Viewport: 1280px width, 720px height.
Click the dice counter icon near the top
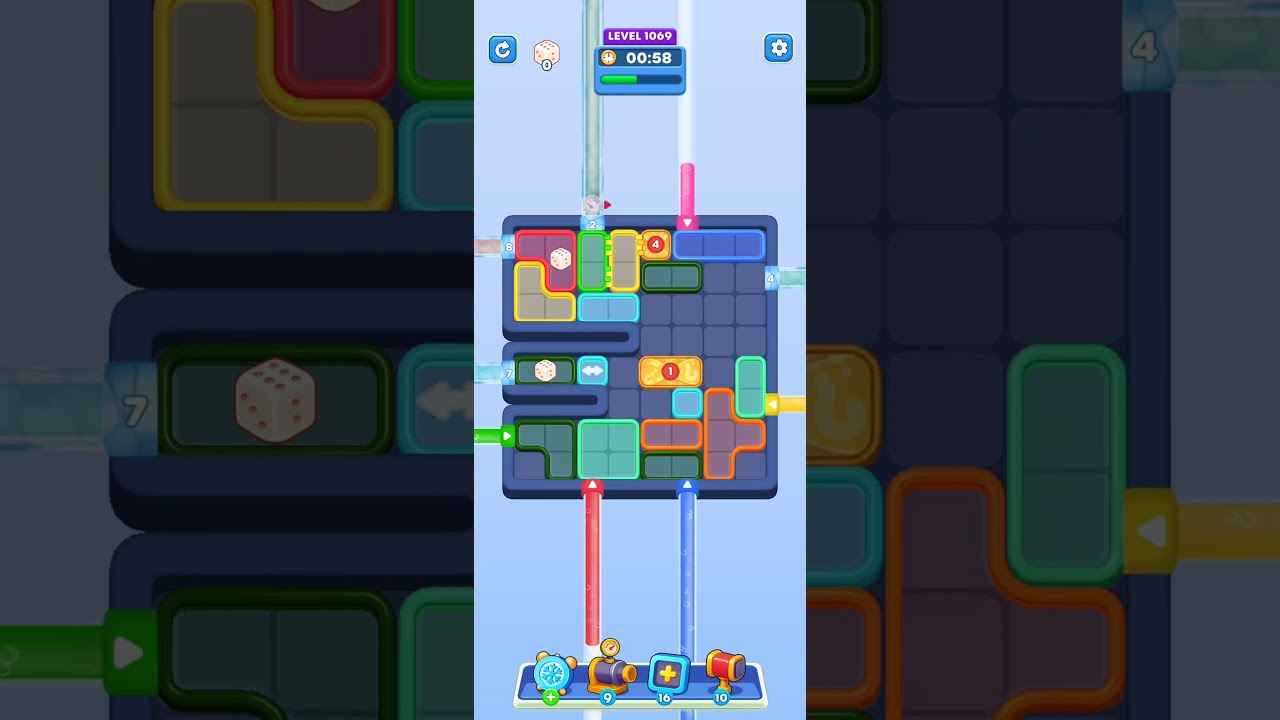[x=545, y=50]
